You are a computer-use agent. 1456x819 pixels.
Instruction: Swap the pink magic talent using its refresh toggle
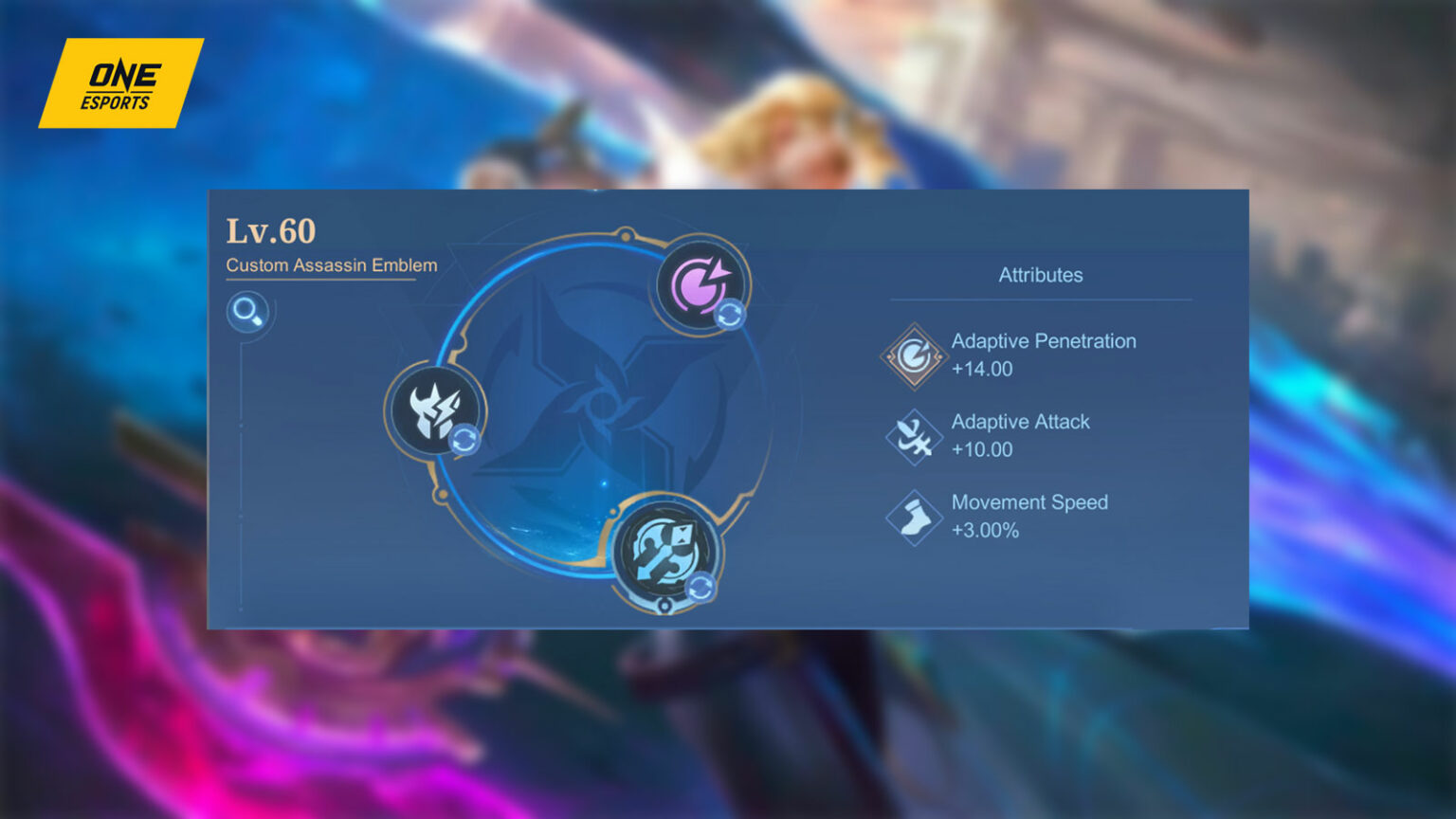732,313
